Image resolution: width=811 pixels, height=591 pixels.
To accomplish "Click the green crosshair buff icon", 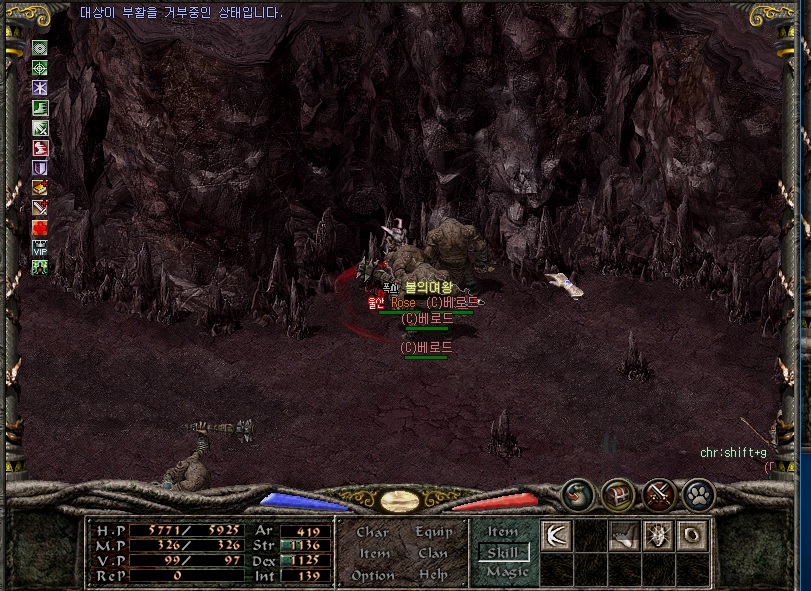I will click(40, 68).
